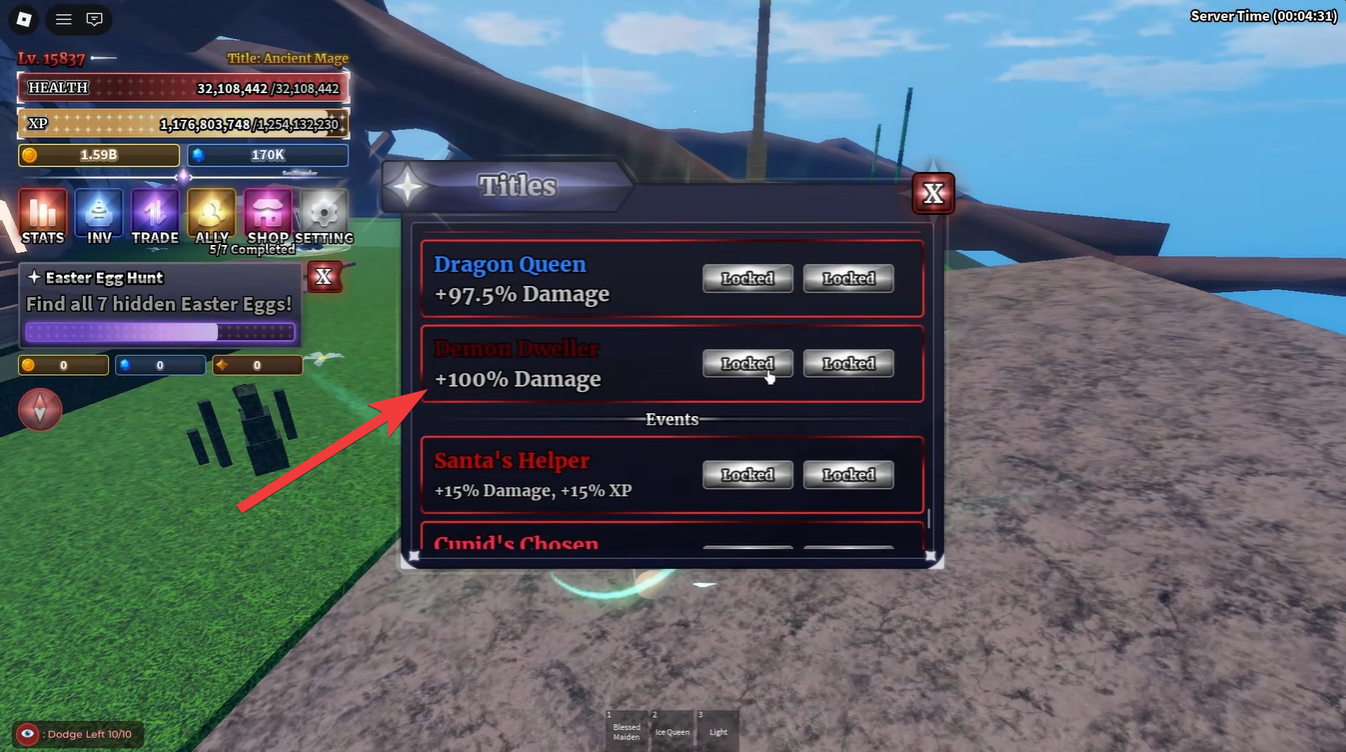Screen dimensions: 1346x752
Task: Dismiss the Easter Egg Hunt tracker
Action: [x=324, y=277]
